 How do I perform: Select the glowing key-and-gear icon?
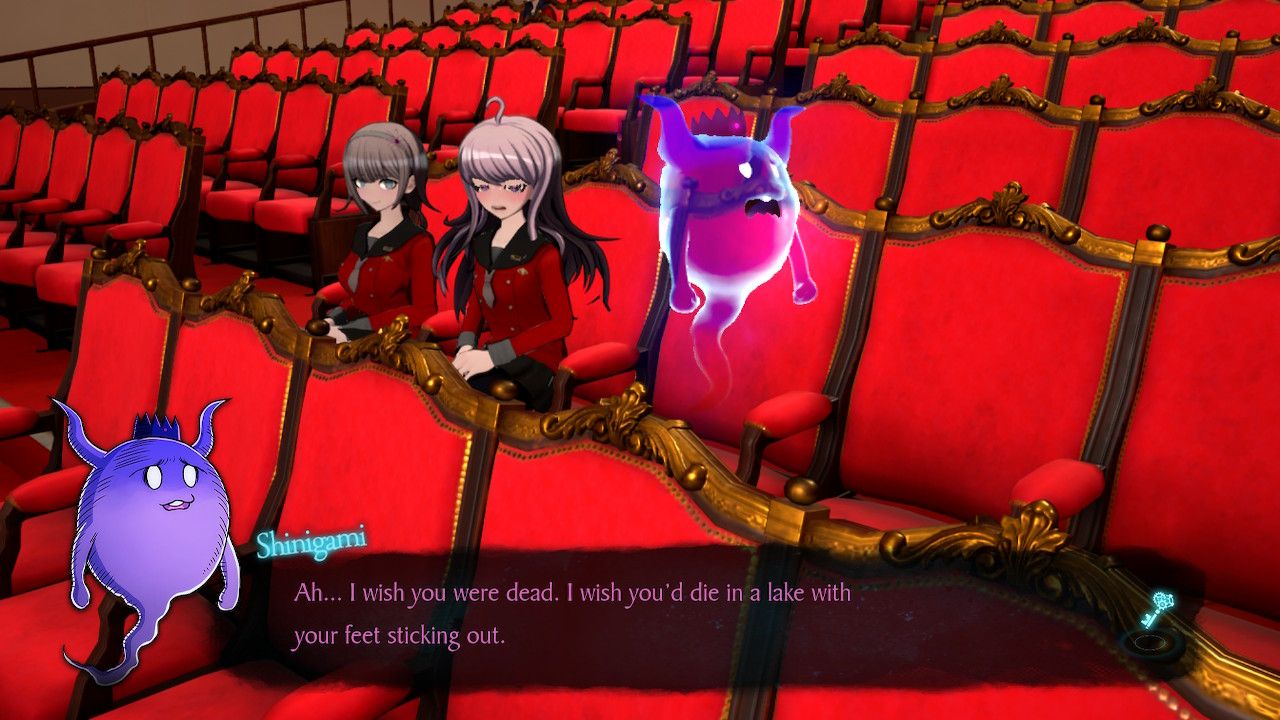tap(1158, 612)
